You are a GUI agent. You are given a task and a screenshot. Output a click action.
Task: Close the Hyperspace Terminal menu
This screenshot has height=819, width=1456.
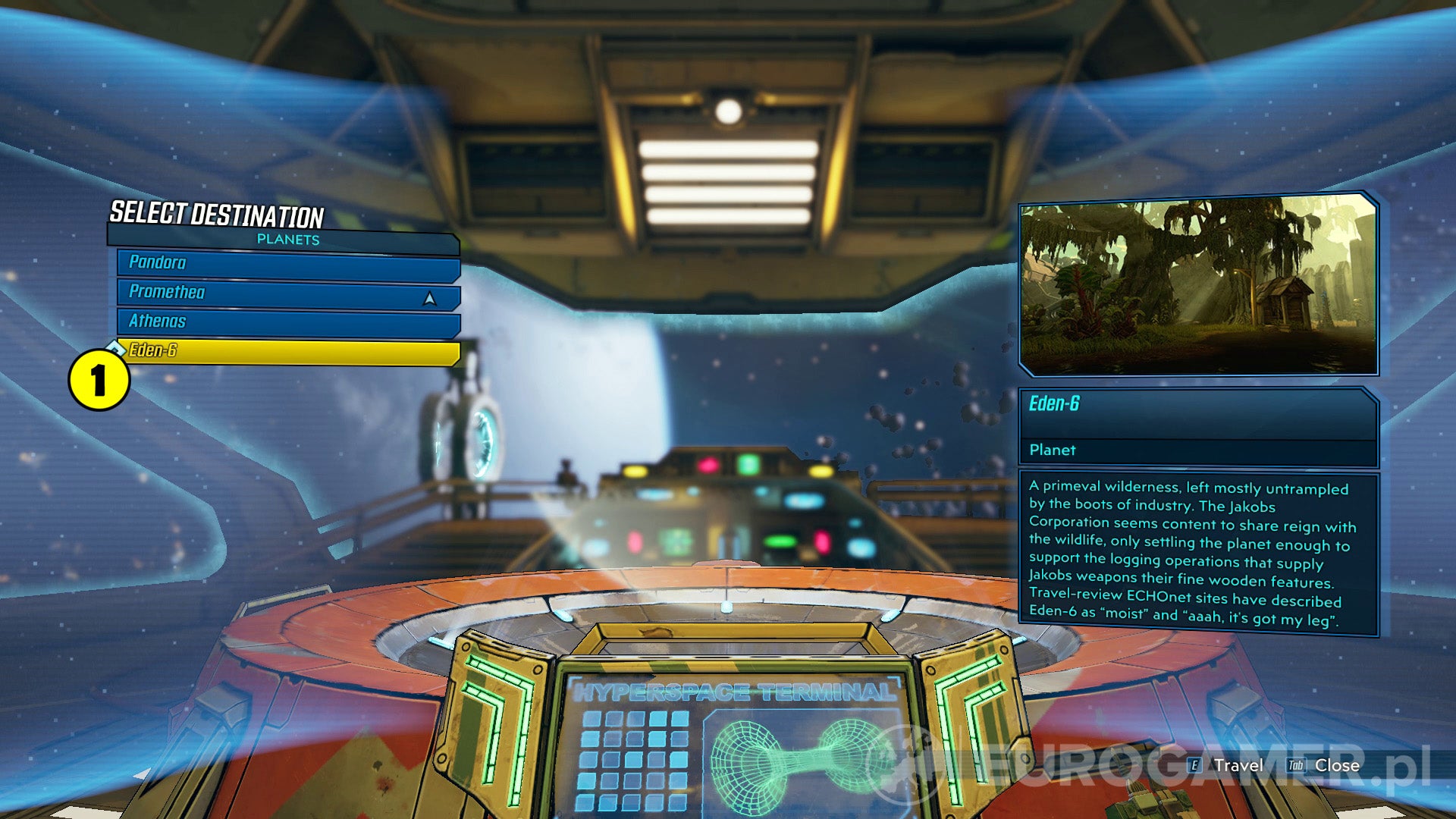pyautogui.click(x=1336, y=766)
